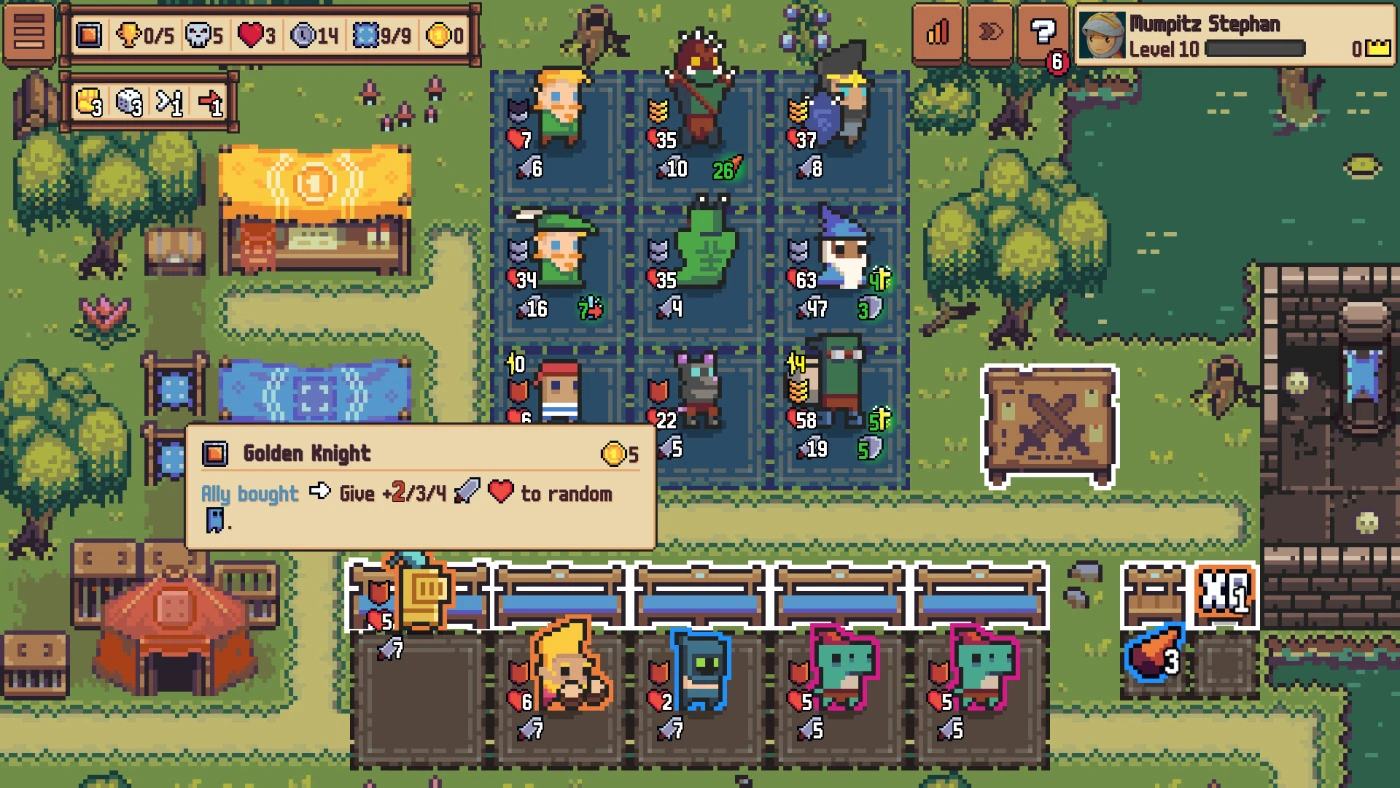Open the hamburger menu
This screenshot has width=1400, height=788.
29,33
